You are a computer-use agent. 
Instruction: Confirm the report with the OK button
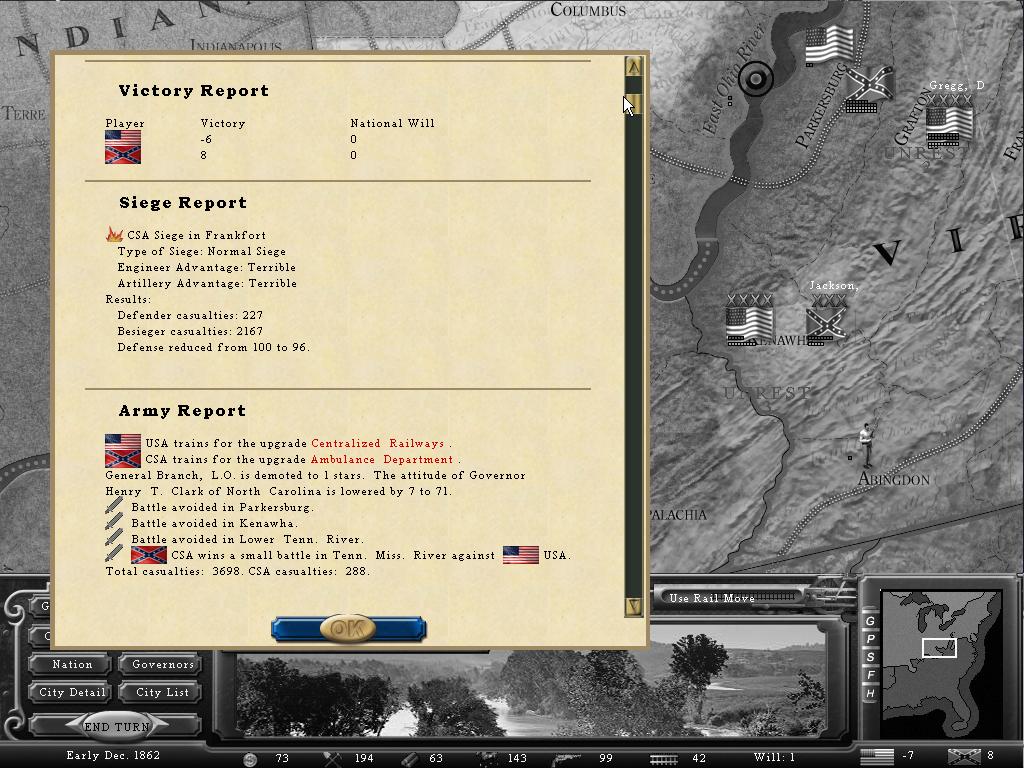coord(348,629)
